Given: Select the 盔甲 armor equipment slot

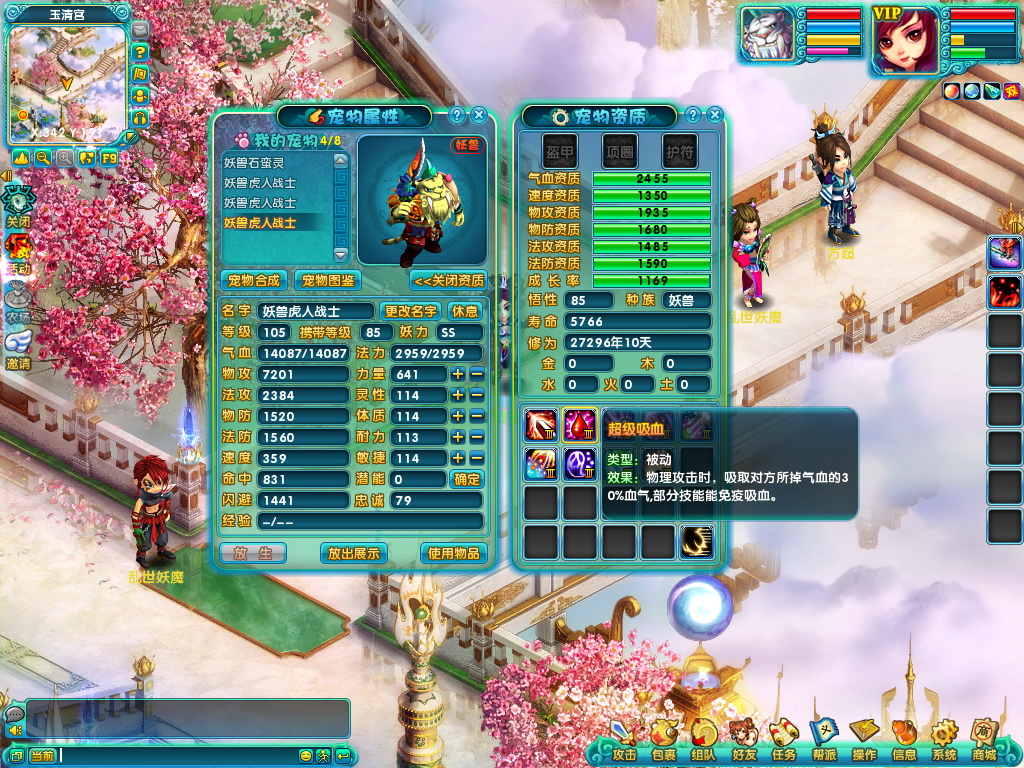Looking at the screenshot, I should (560, 151).
